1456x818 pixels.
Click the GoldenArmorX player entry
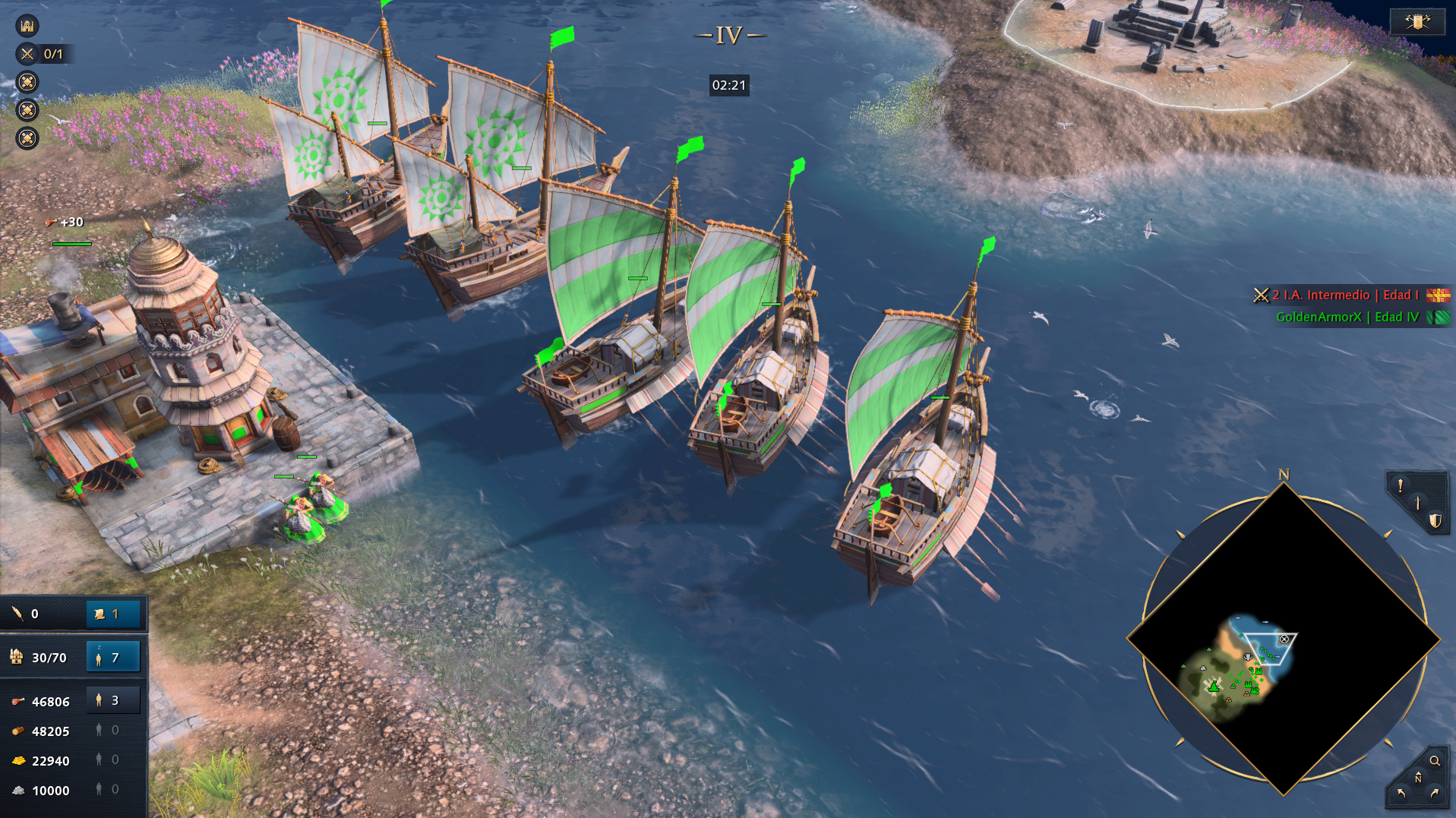(x=1347, y=317)
